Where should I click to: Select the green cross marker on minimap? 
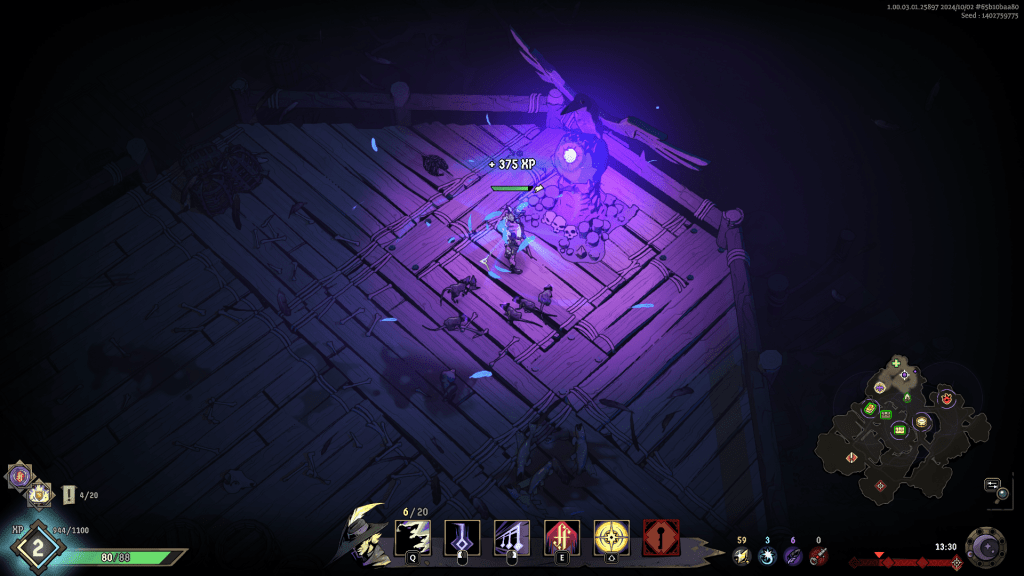(x=896, y=363)
